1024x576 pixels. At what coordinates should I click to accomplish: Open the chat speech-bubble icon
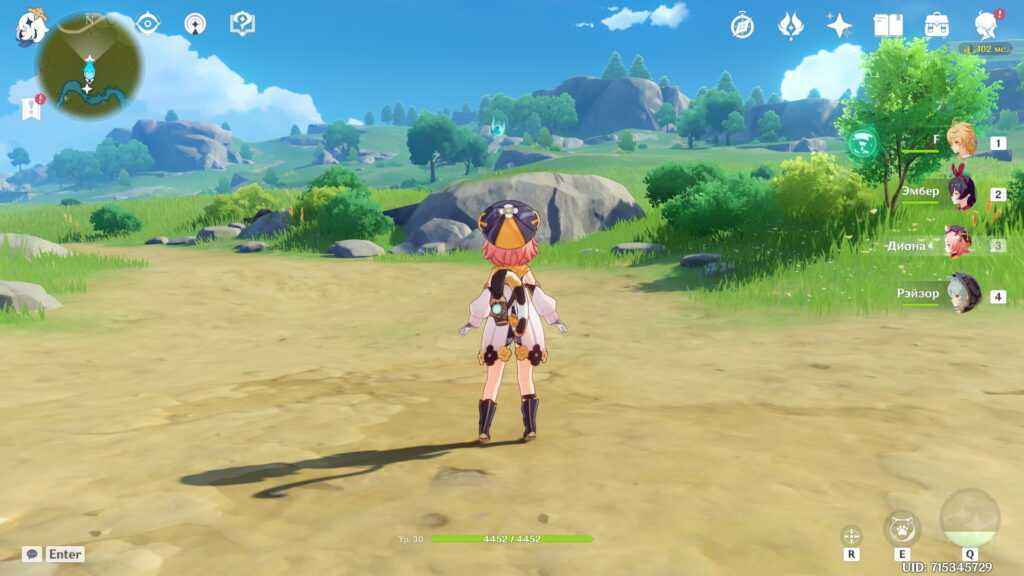[32, 554]
